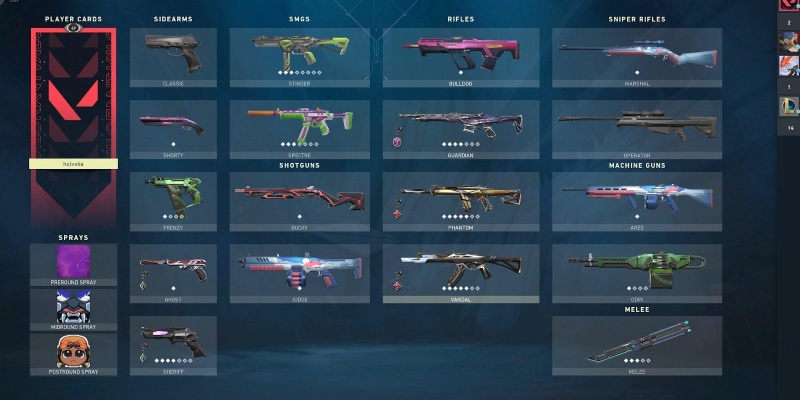The width and height of the screenshot is (800, 400).
Task: Choose the Spectre SMG tile
Action: pos(300,129)
